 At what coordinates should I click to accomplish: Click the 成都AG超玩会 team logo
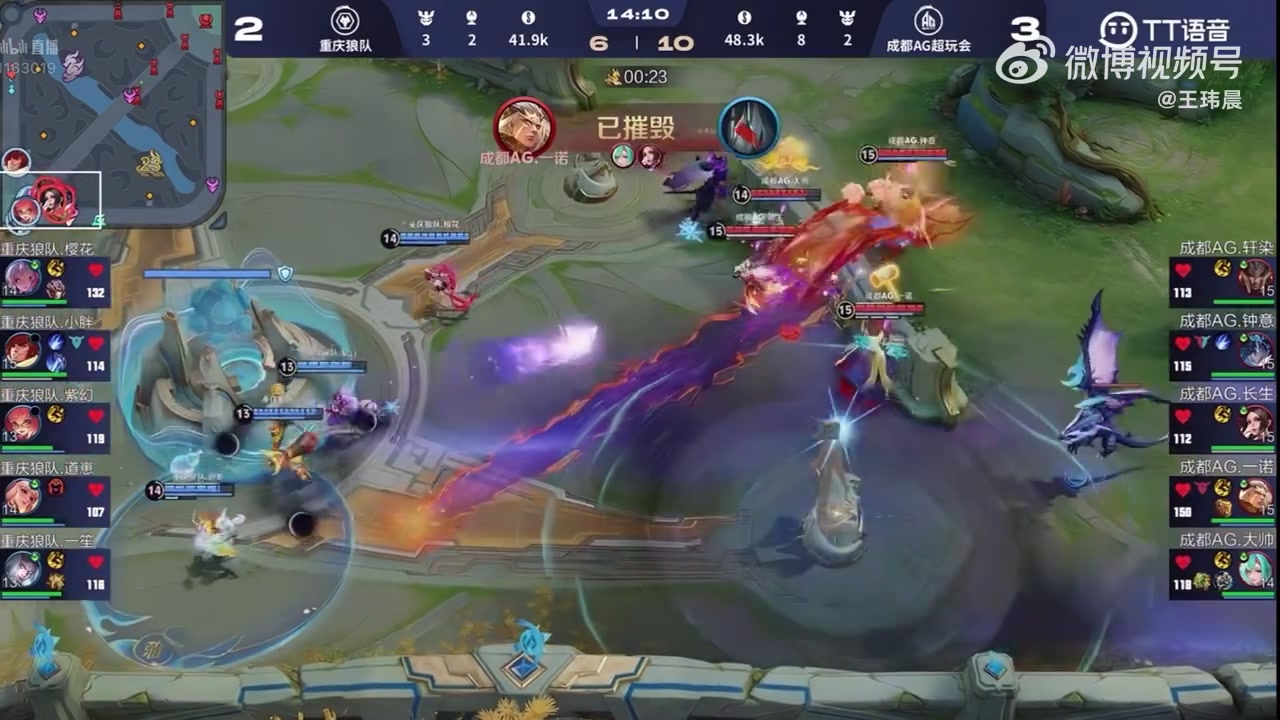(x=927, y=20)
